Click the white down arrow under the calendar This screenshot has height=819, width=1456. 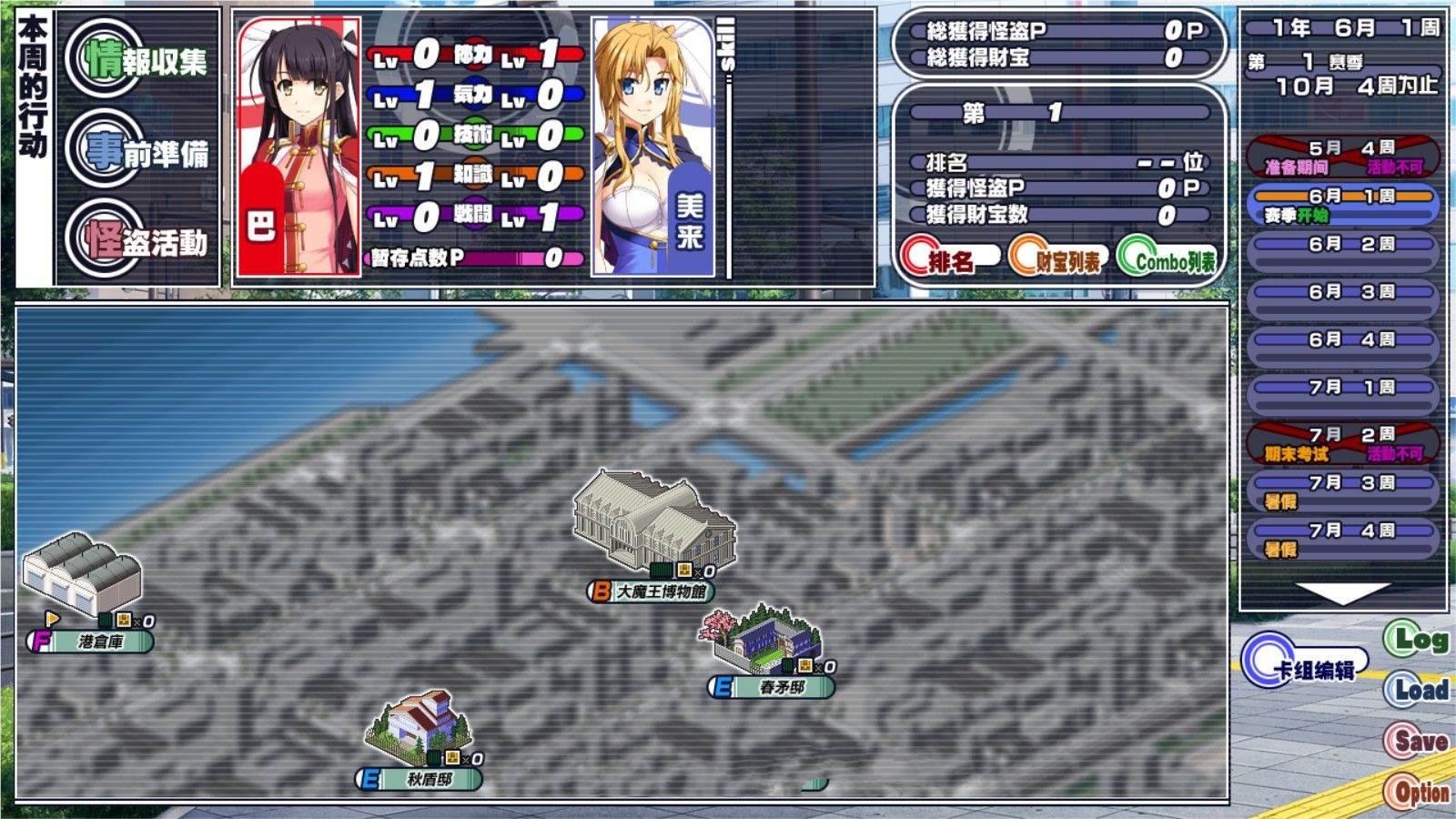pos(1341,591)
